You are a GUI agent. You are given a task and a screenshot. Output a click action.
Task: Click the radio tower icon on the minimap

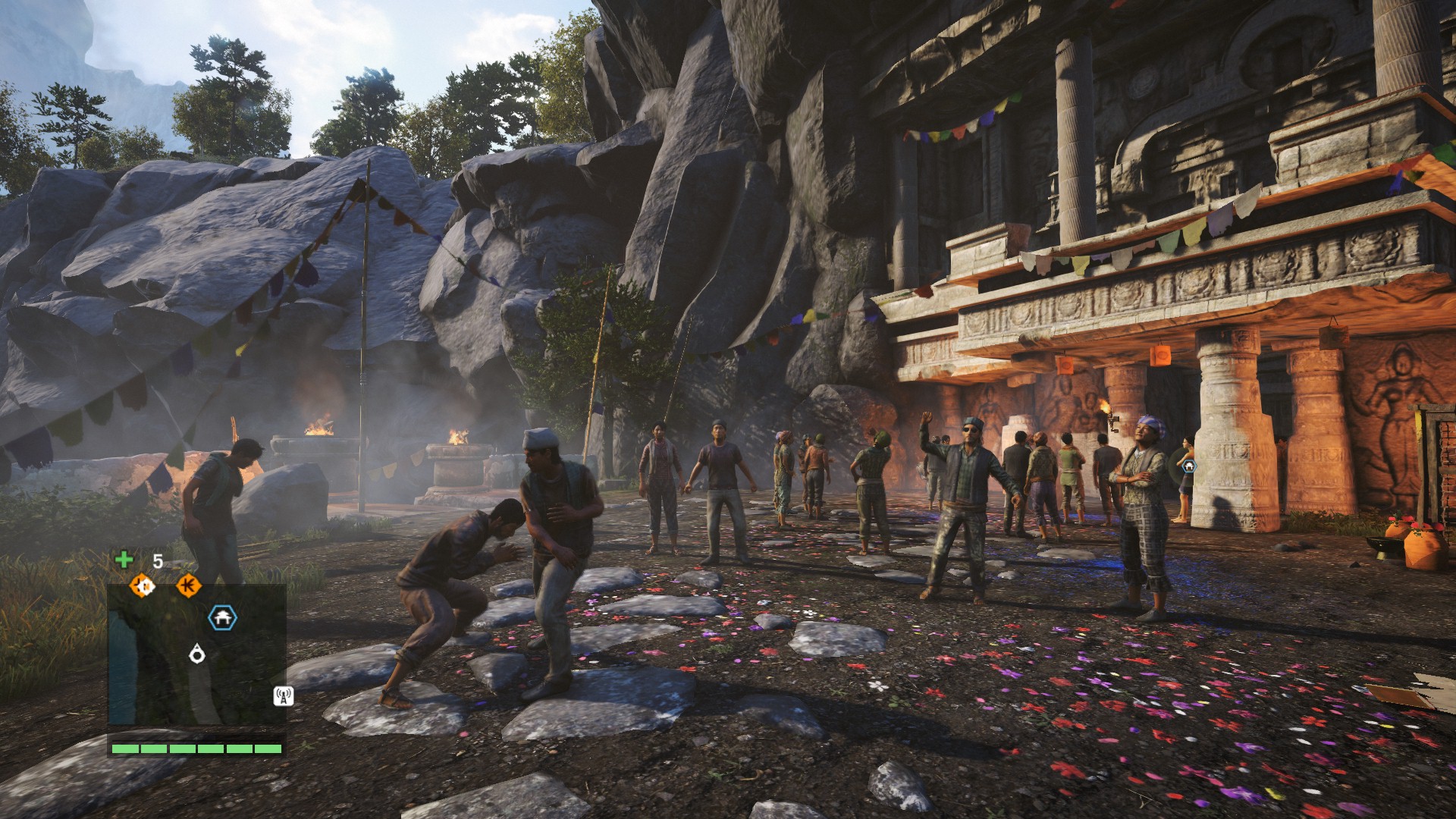284,695
